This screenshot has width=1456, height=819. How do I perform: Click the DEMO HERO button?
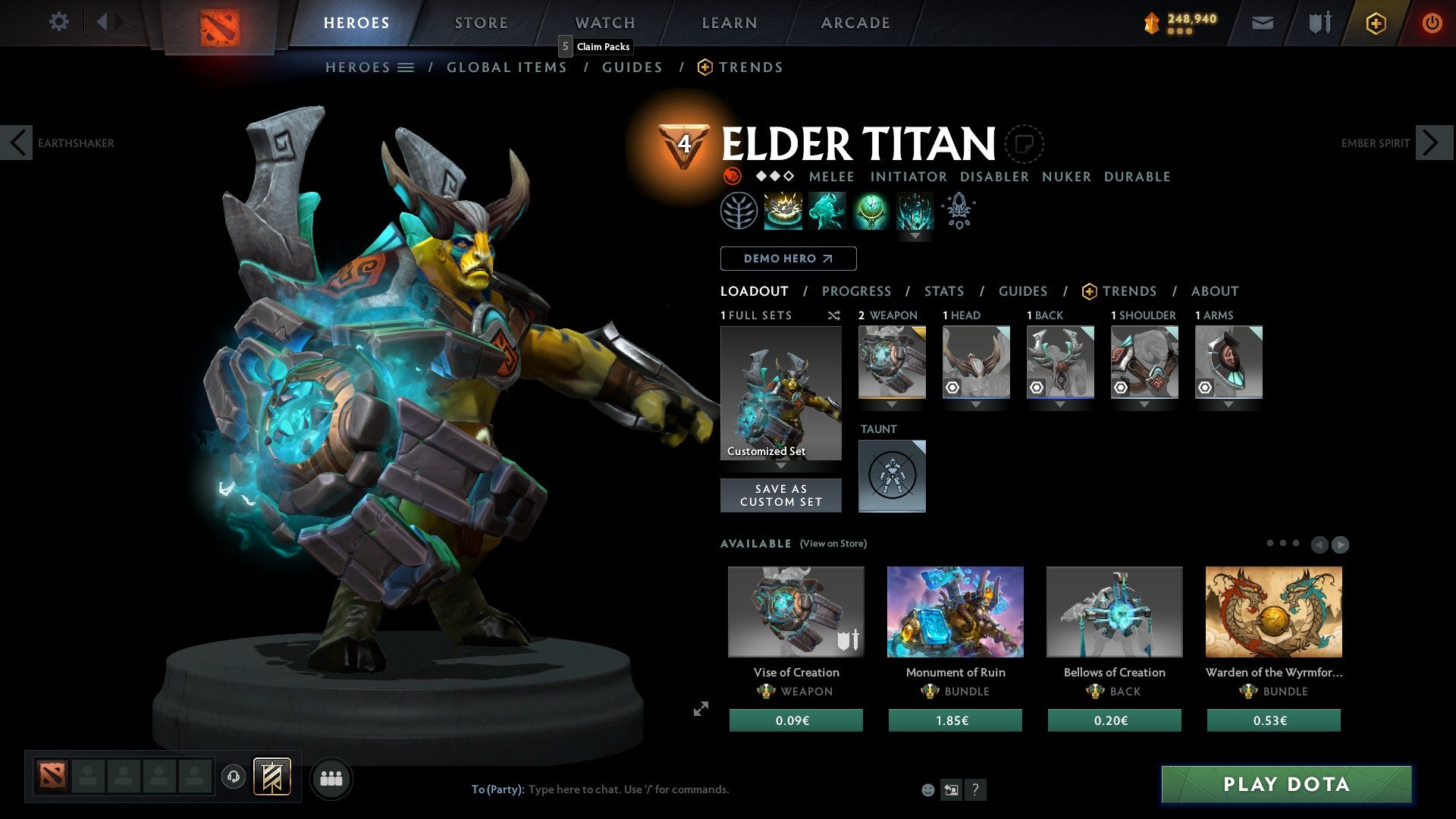pos(787,258)
